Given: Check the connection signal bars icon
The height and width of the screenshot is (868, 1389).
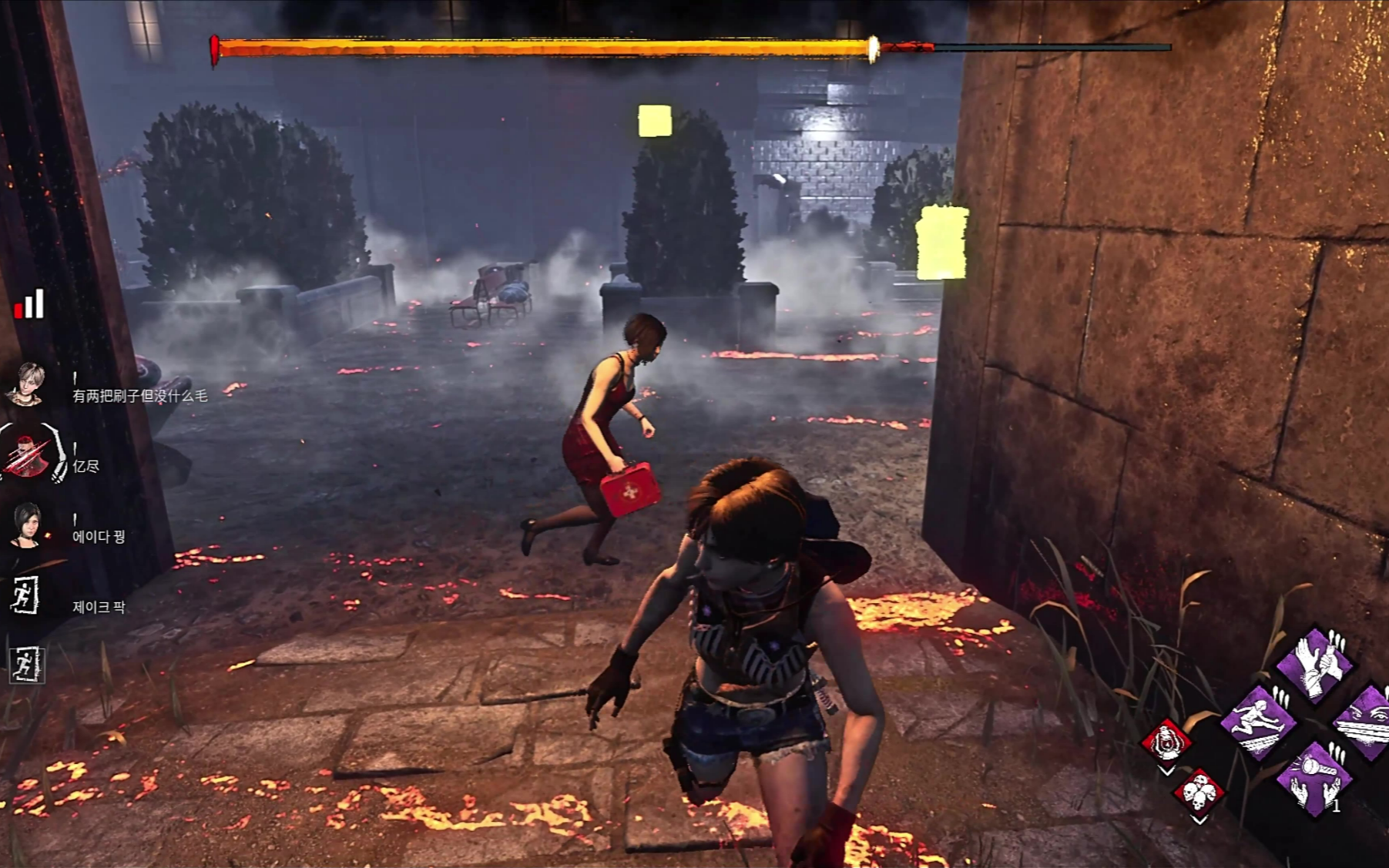Looking at the screenshot, I should click(x=29, y=305).
